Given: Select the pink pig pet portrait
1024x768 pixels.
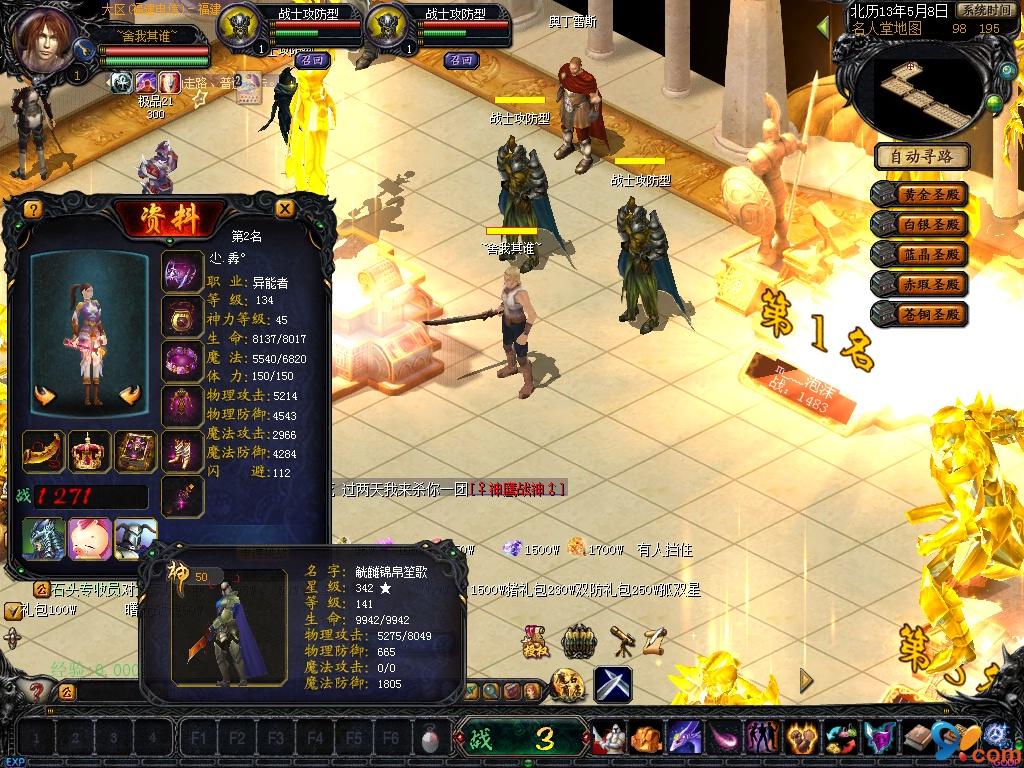Looking at the screenshot, I should pyautogui.click(x=89, y=538).
